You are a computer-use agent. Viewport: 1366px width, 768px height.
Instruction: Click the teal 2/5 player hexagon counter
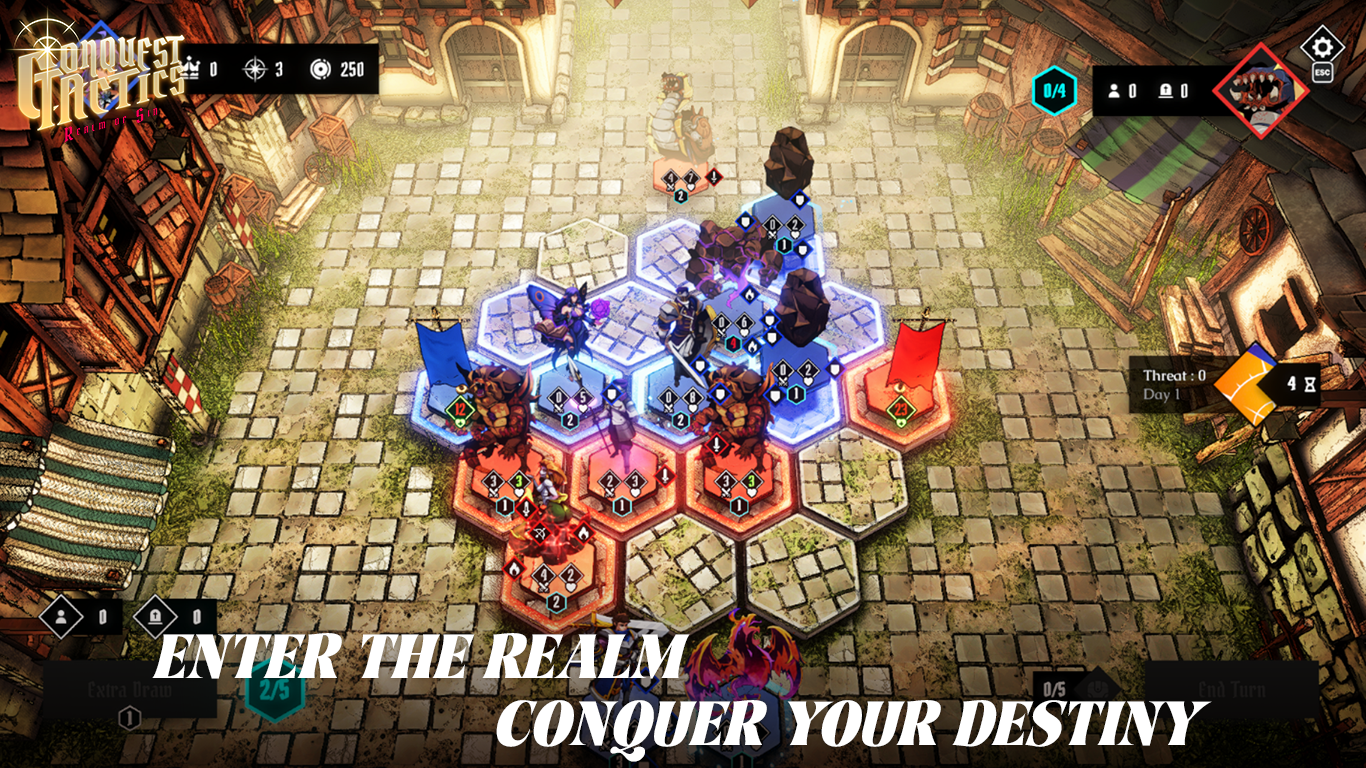pos(274,690)
